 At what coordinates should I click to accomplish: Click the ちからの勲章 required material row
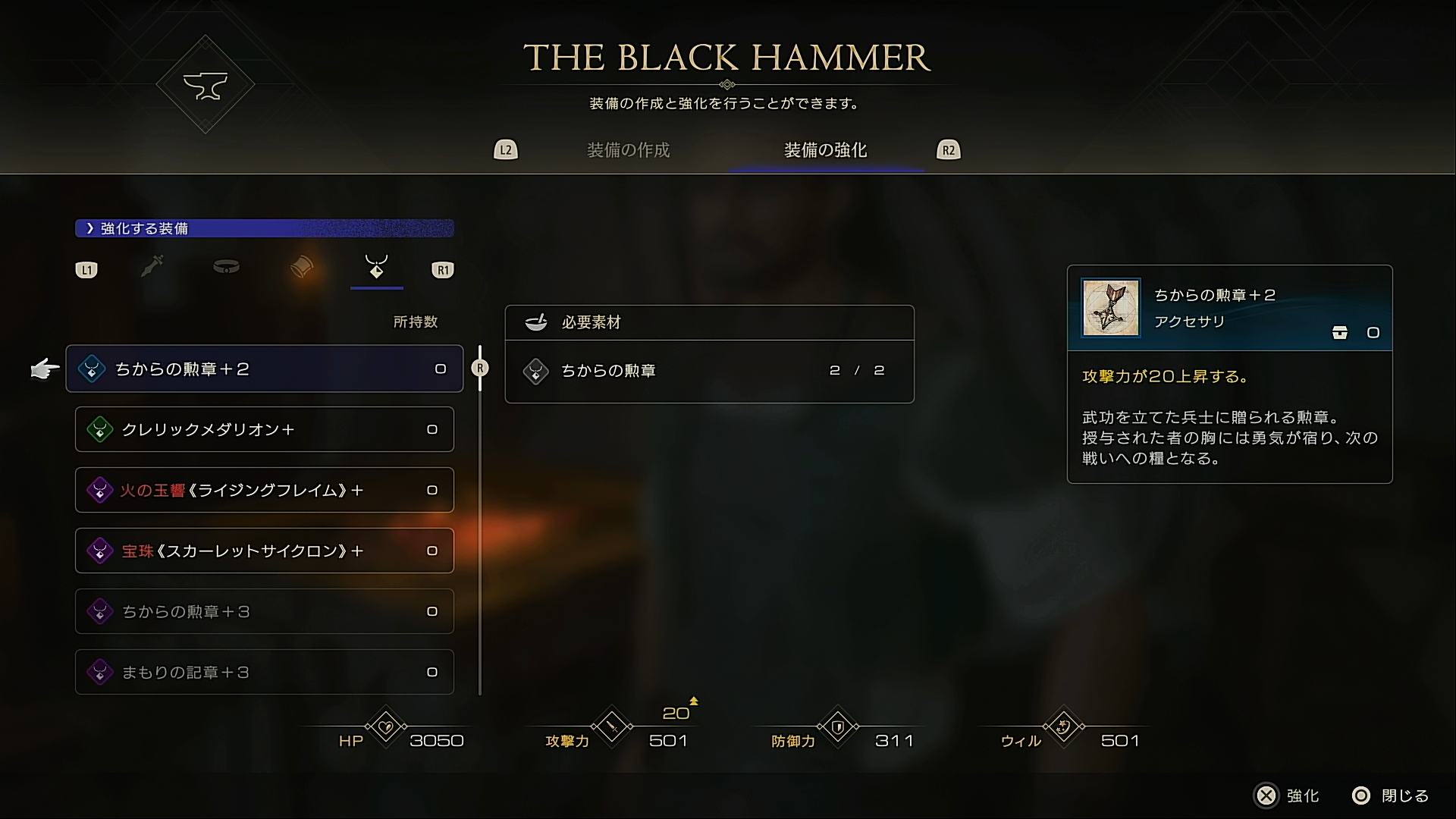tap(709, 371)
